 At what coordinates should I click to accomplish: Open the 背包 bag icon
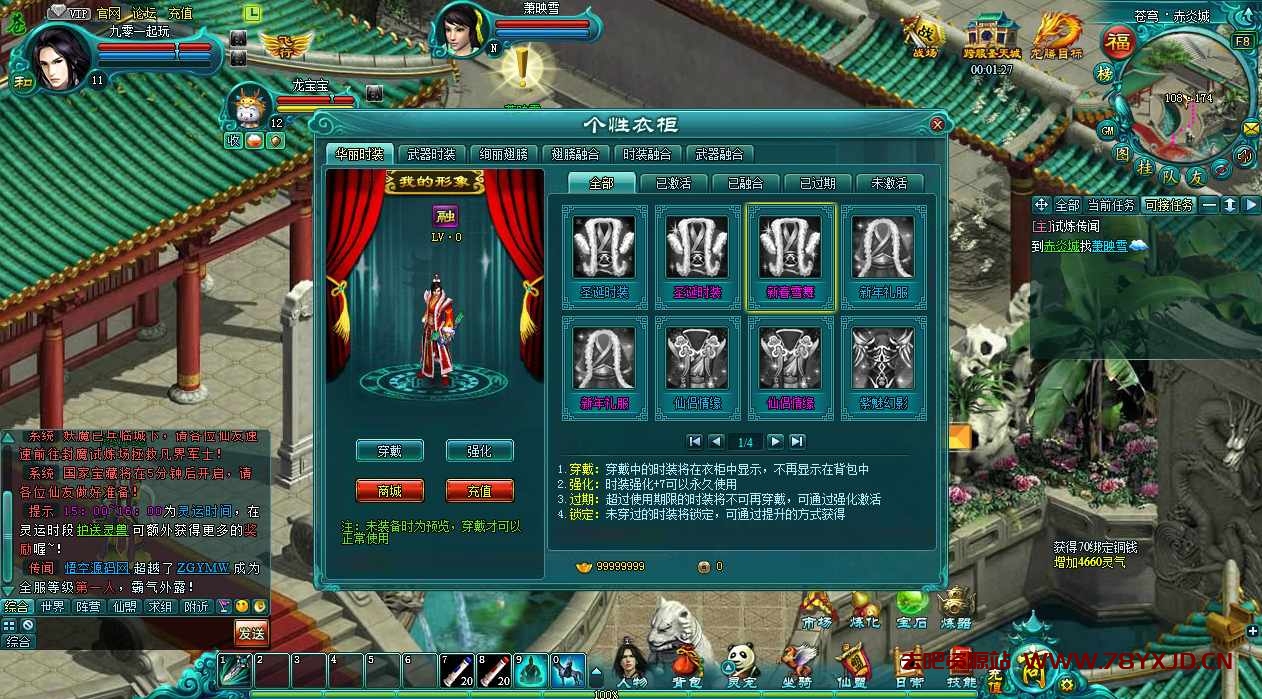coord(684,666)
